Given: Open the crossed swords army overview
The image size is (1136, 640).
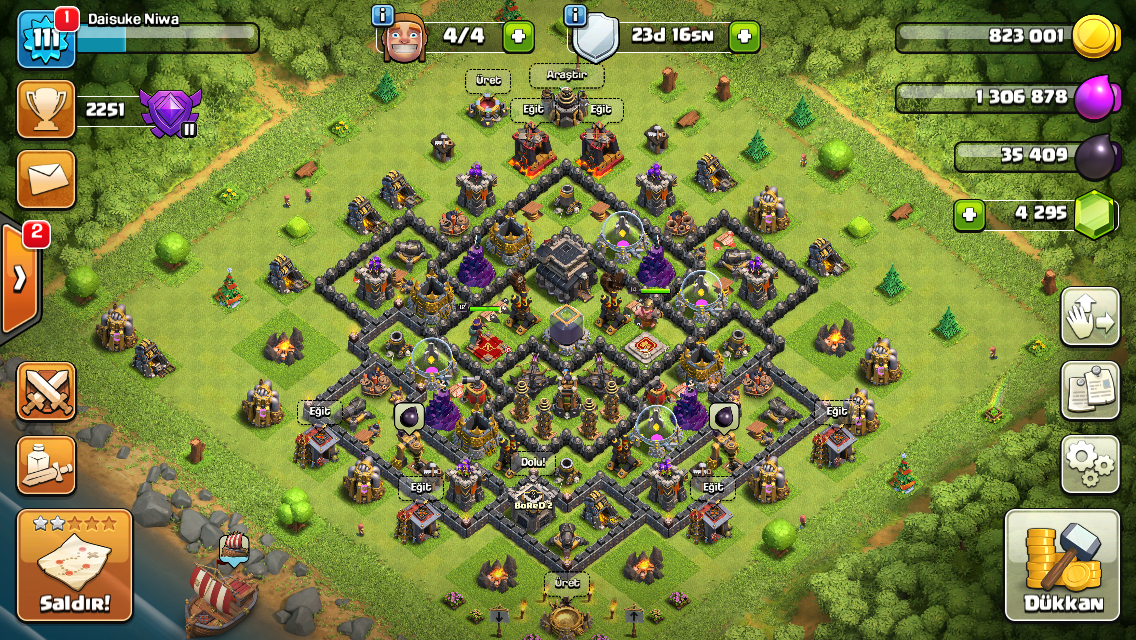Looking at the screenshot, I should tap(46, 391).
